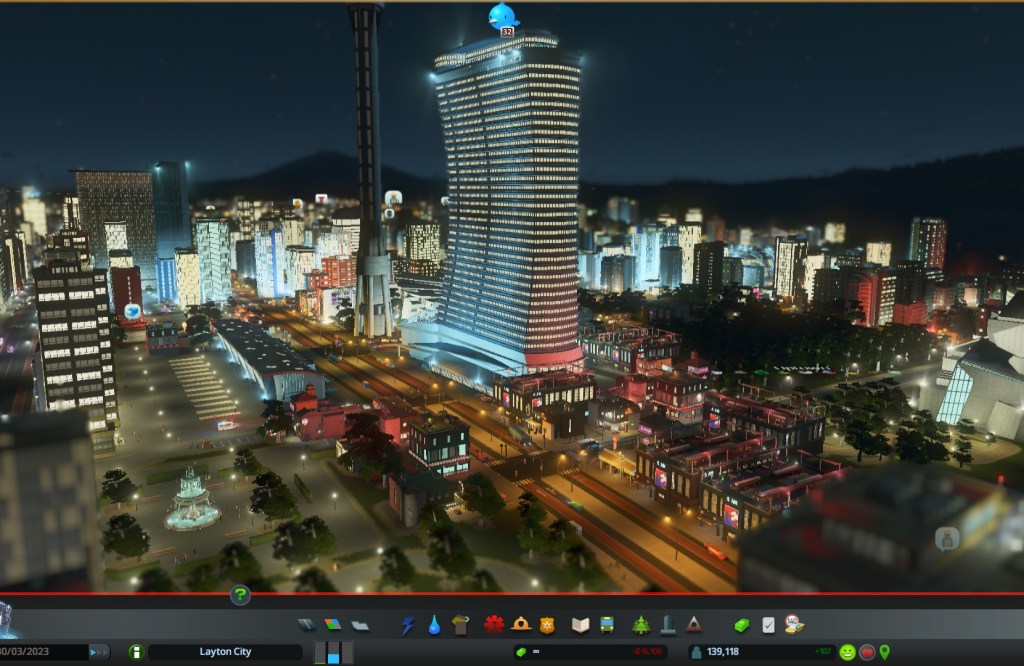
Task: Open the city info button beside Layton City
Action: (x=136, y=652)
